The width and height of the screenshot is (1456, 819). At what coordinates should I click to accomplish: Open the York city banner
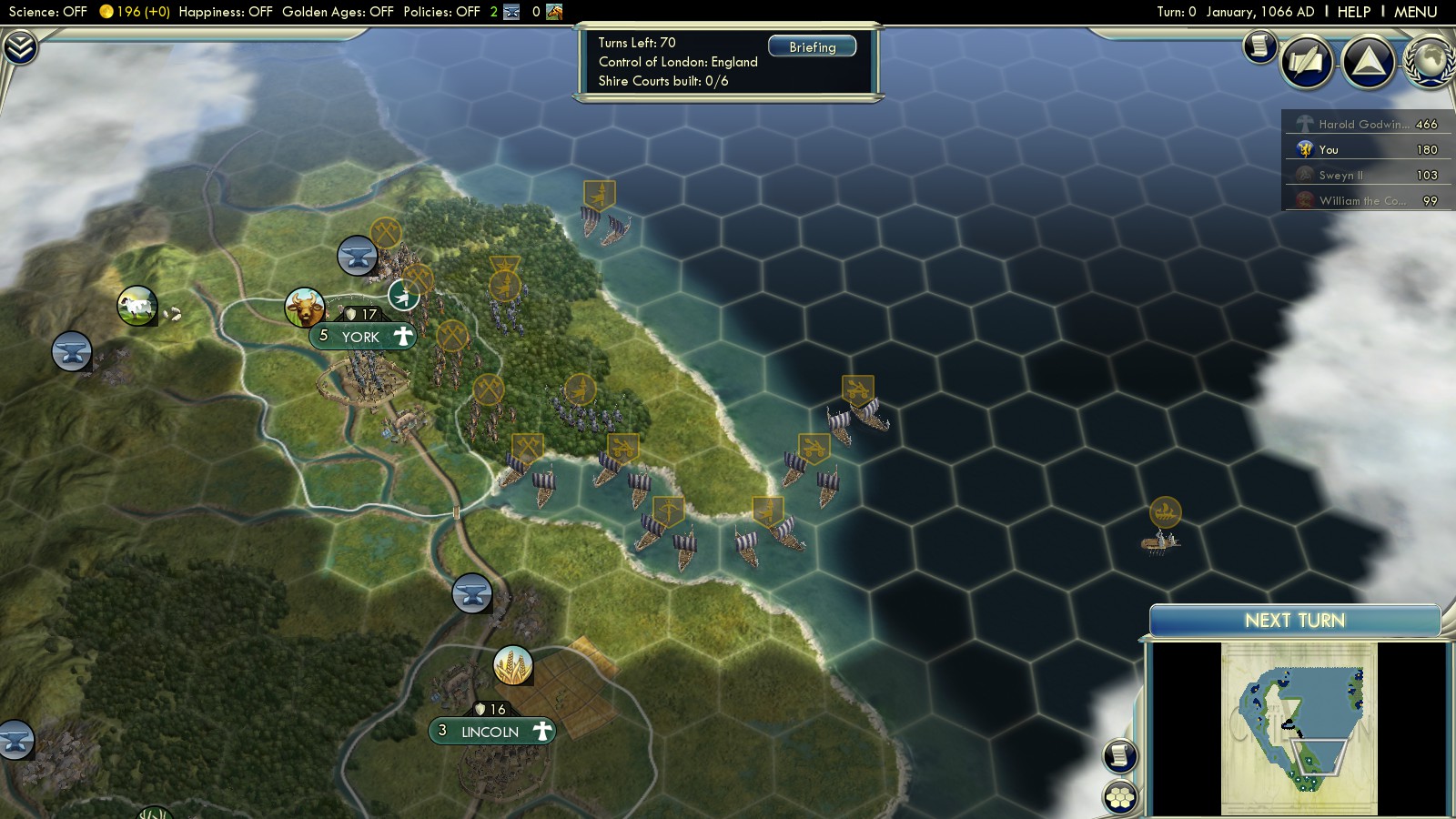click(x=362, y=337)
